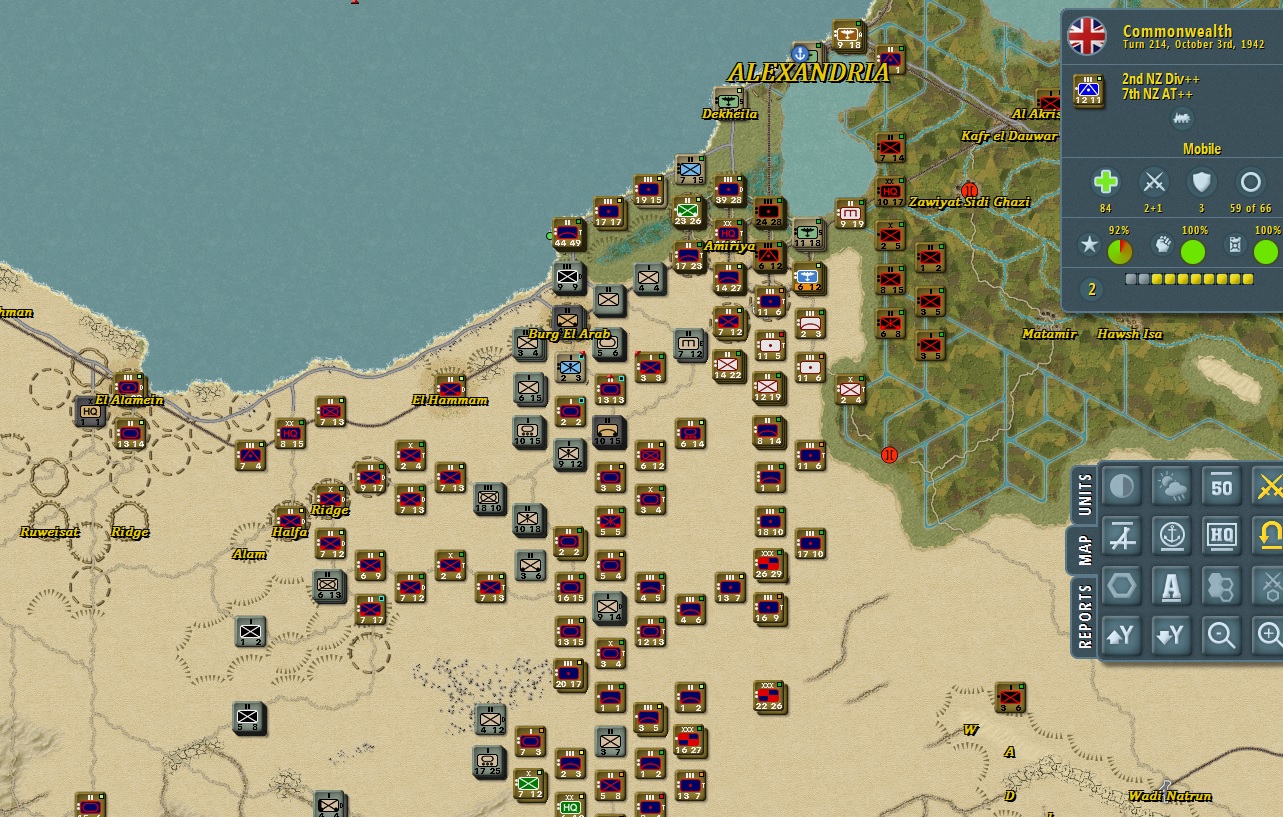Click the up-arrow Y formation button
Viewport: 1283px width, 817px height.
tap(1121, 636)
